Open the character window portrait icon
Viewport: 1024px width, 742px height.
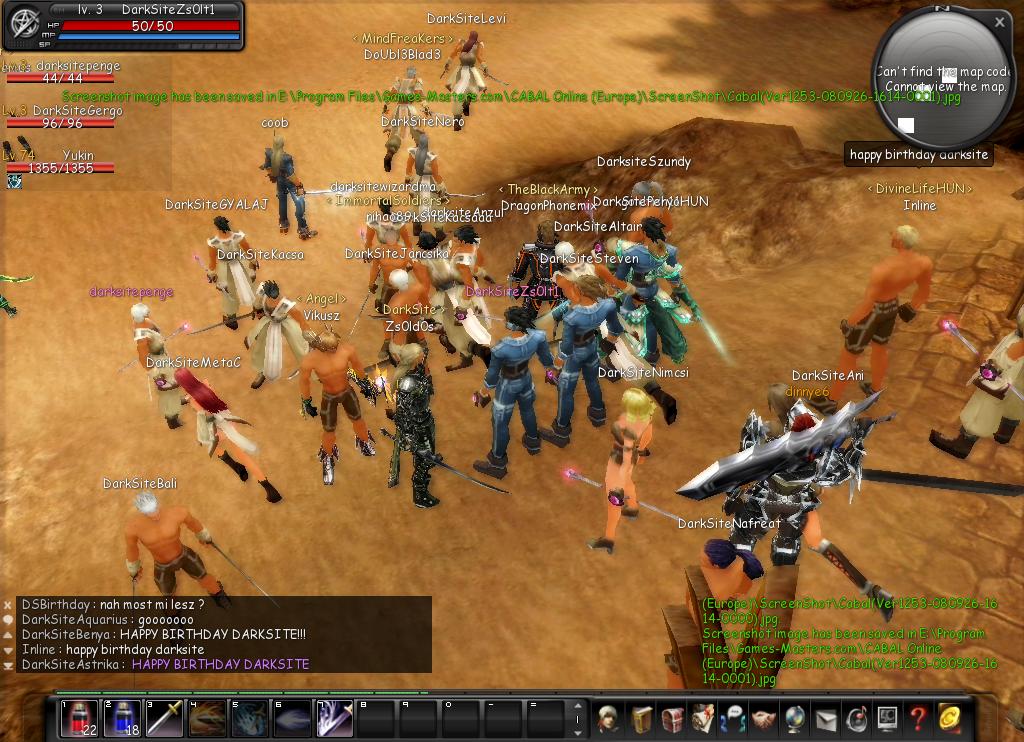pyautogui.click(x=610, y=718)
